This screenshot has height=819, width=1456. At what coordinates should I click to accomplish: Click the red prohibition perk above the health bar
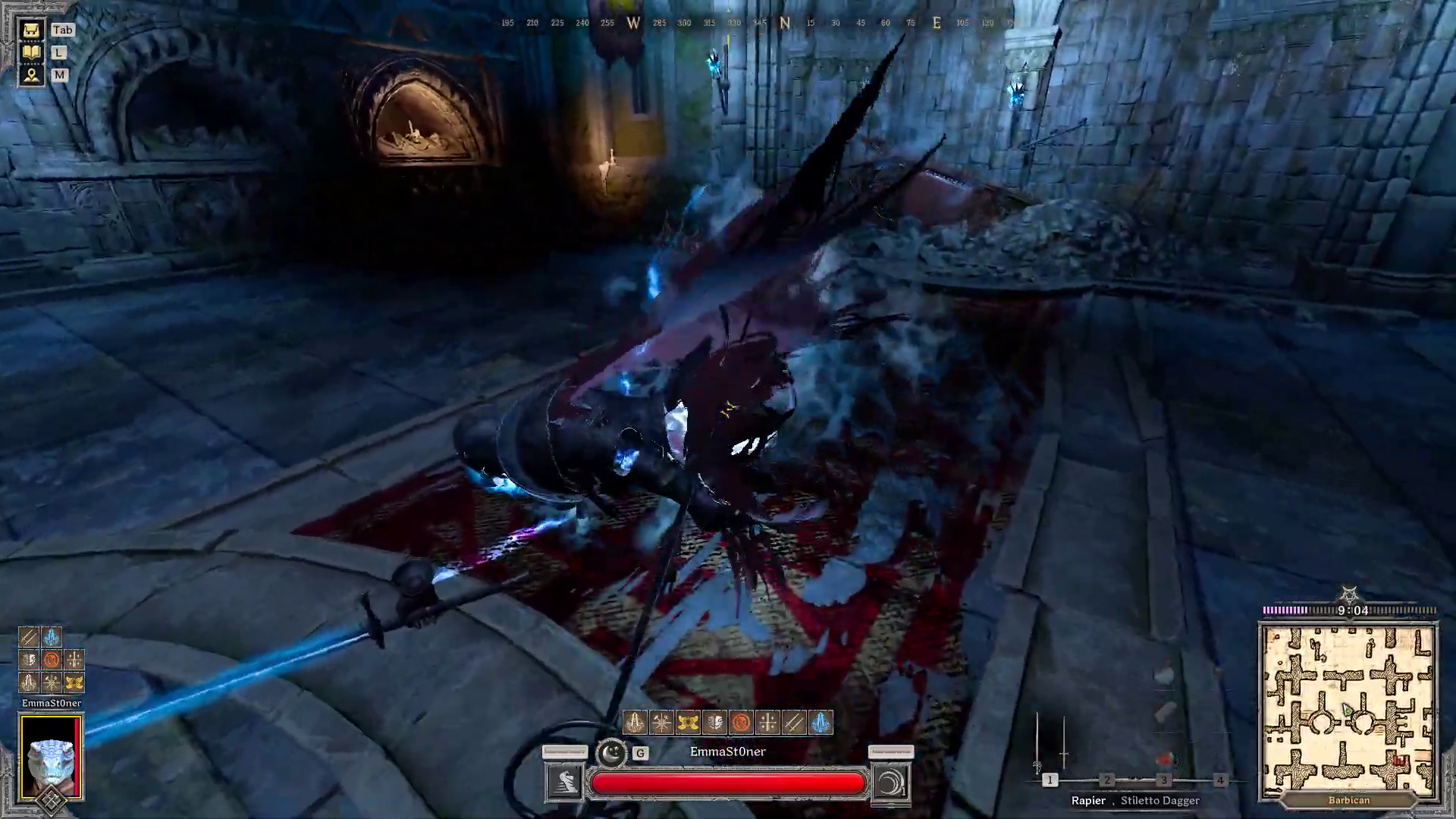pos(741,723)
